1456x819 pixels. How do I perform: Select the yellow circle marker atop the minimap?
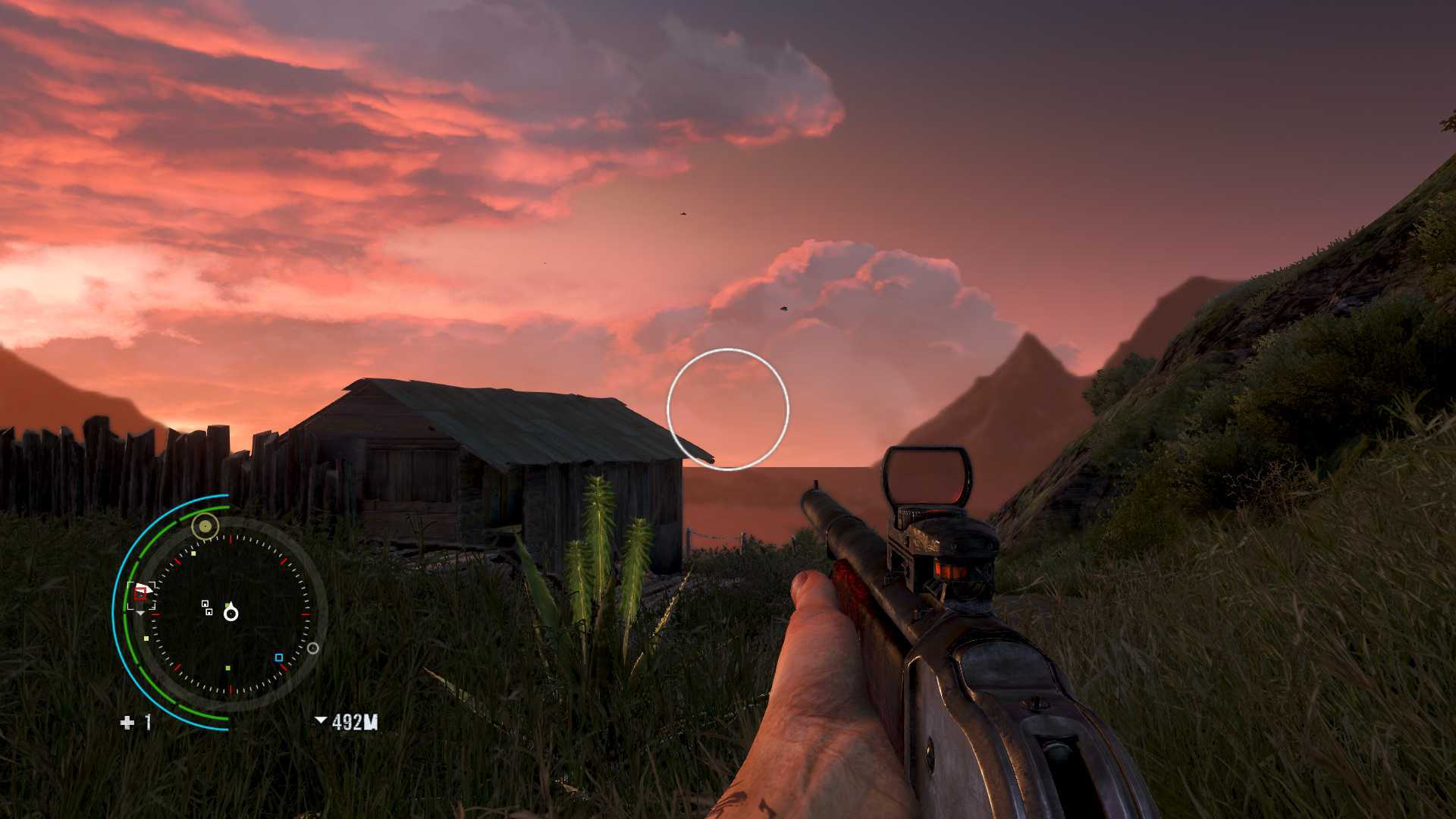205,525
